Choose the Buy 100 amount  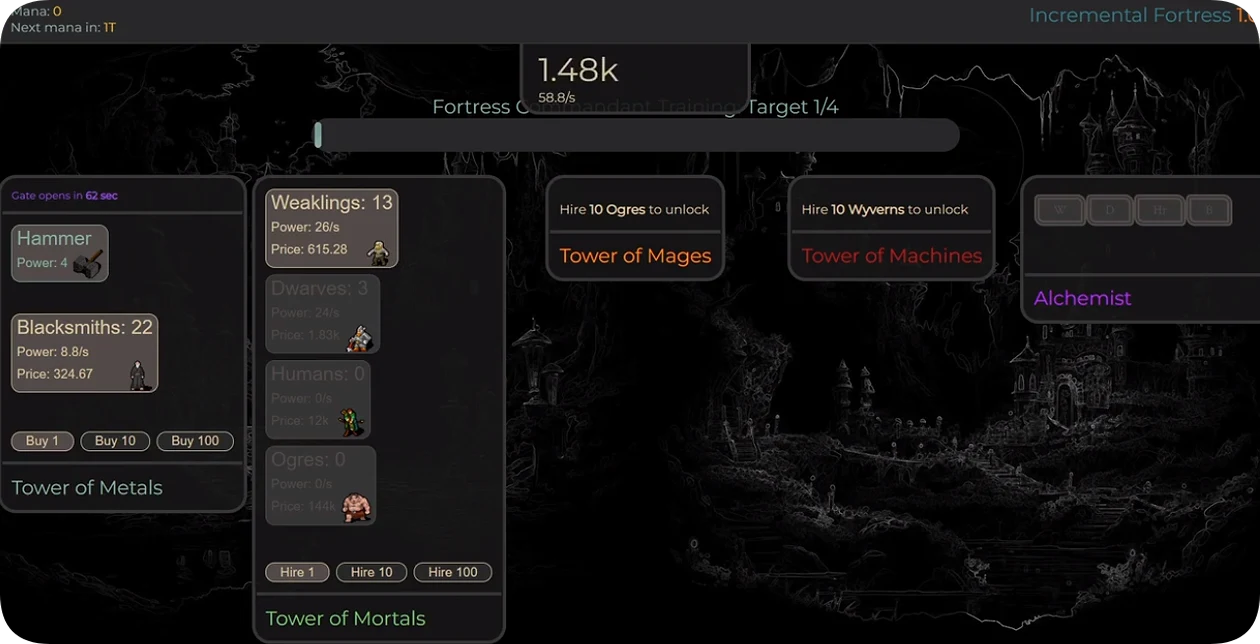(x=195, y=441)
